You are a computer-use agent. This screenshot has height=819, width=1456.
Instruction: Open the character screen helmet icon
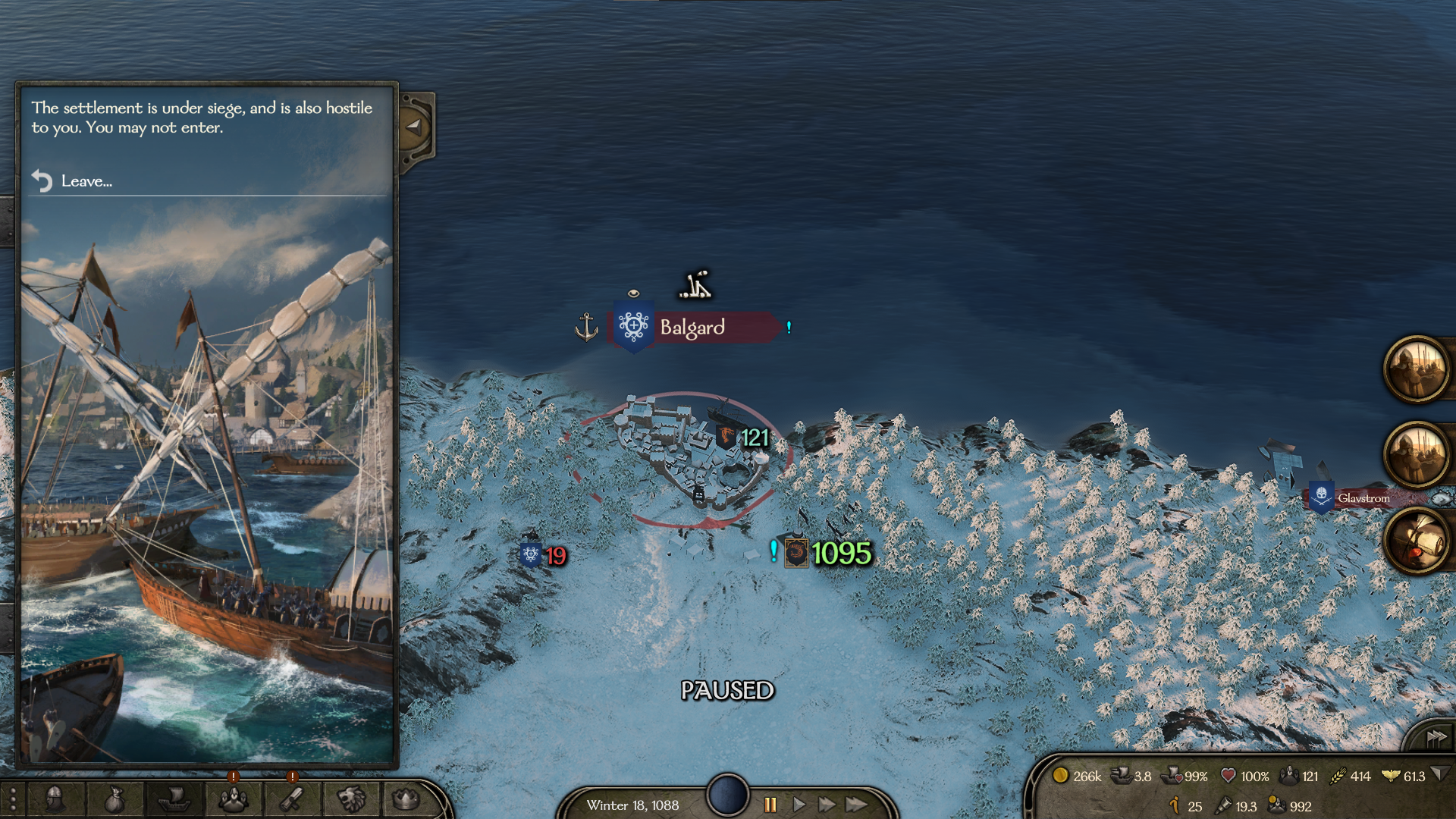55,799
